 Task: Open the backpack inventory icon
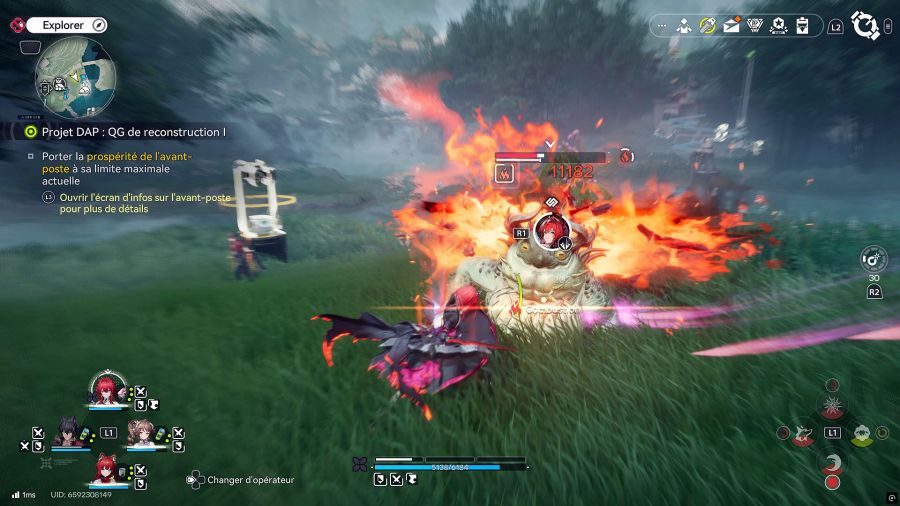pos(802,26)
